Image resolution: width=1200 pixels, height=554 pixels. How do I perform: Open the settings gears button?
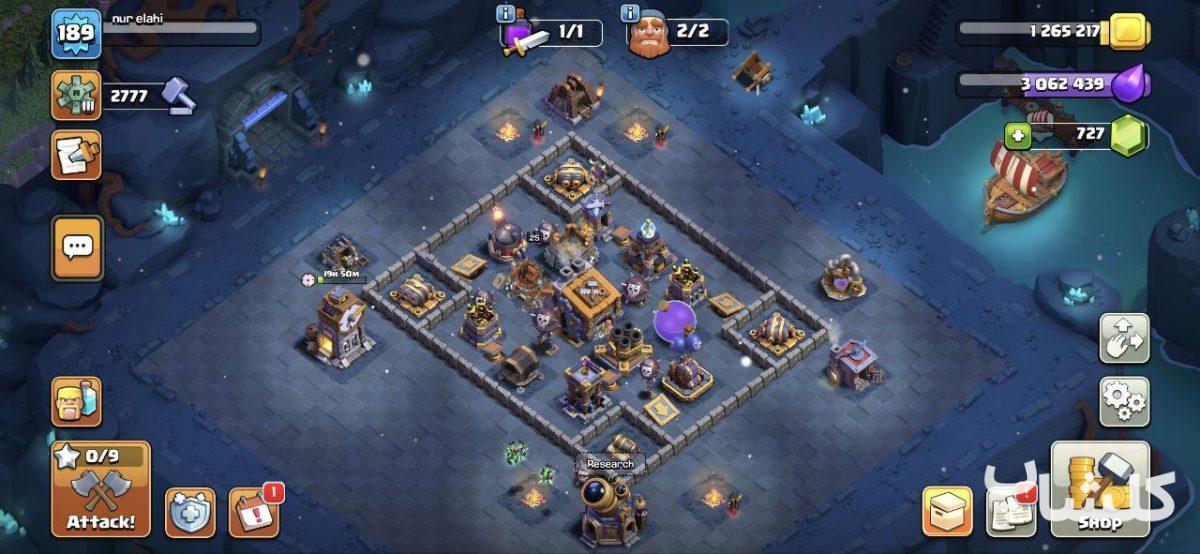pyautogui.click(x=1124, y=402)
